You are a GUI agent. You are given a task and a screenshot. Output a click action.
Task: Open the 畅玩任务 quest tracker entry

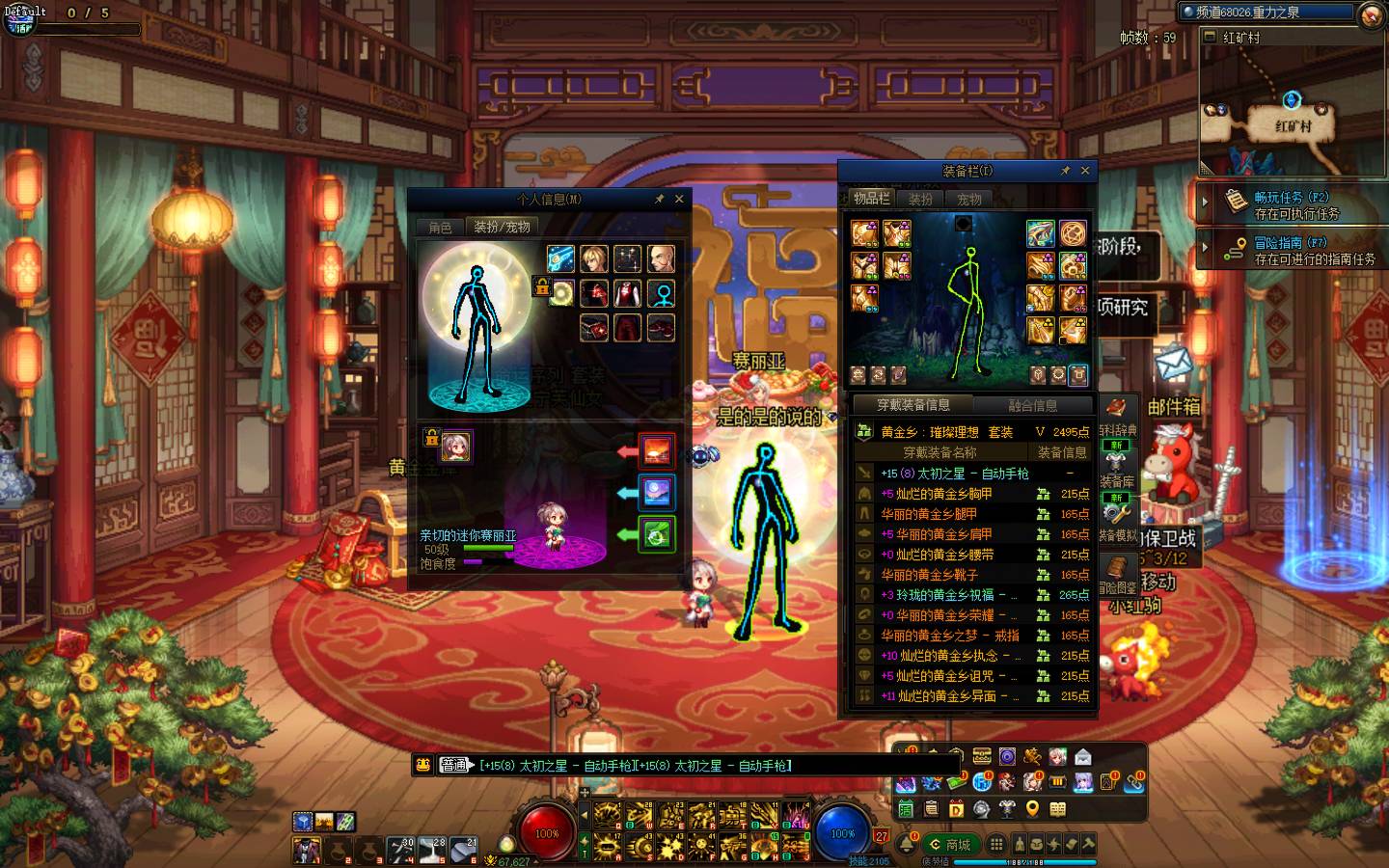tap(1293, 204)
